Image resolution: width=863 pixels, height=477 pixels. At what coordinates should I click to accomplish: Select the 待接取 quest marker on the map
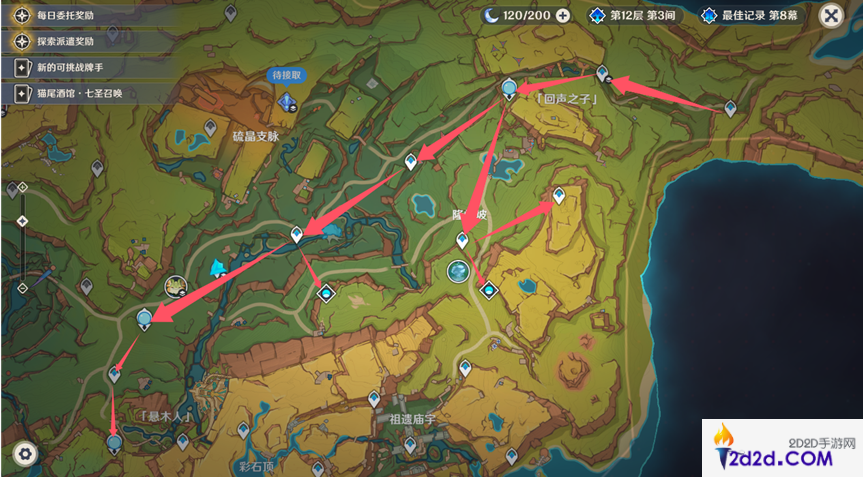point(289,100)
